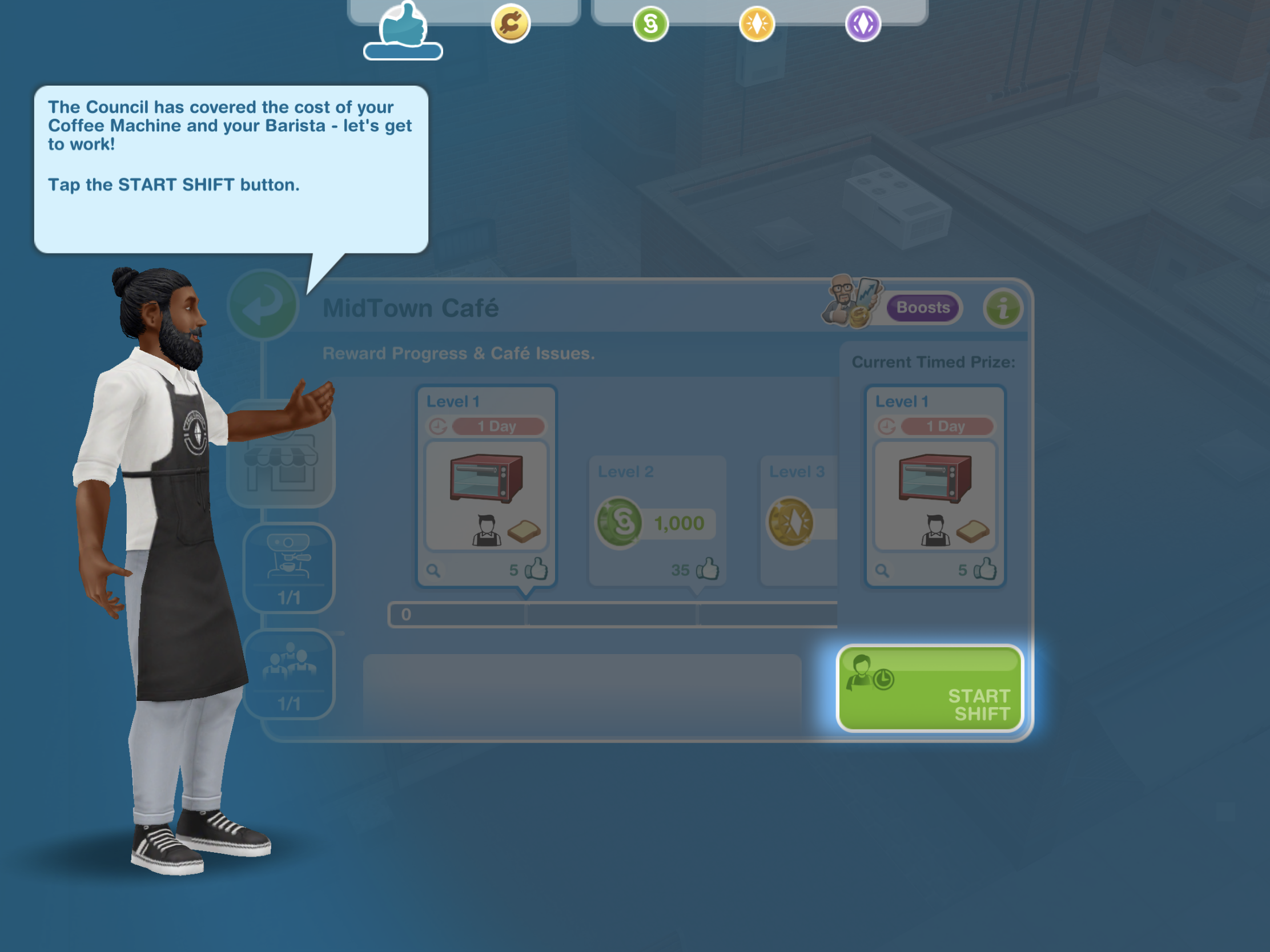This screenshot has height=952, width=1270.
Task: Click the magnifier on the Level 1 reward
Action: [433, 571]
